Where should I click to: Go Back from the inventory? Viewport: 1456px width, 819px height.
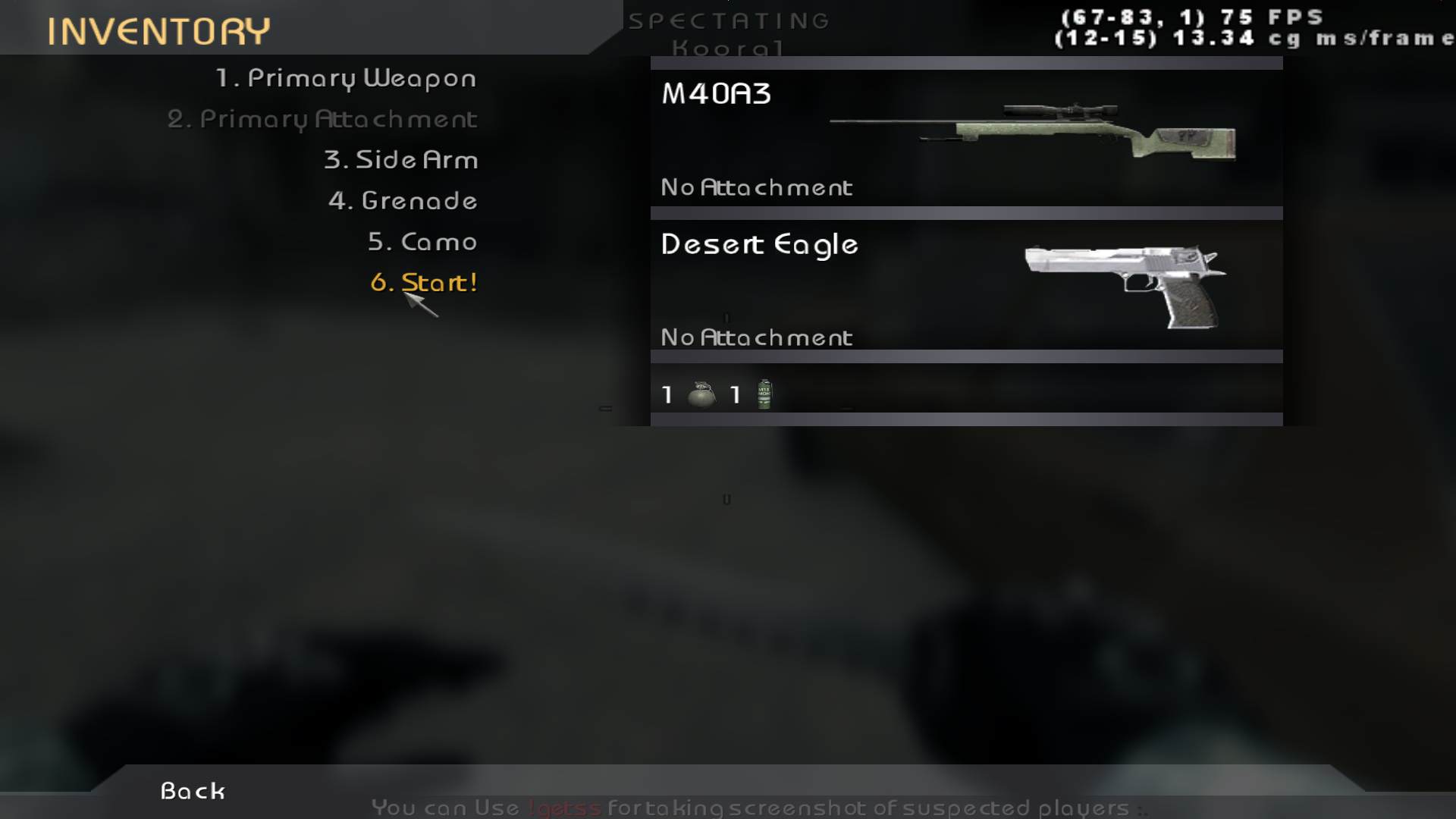[x=193, y=791]
